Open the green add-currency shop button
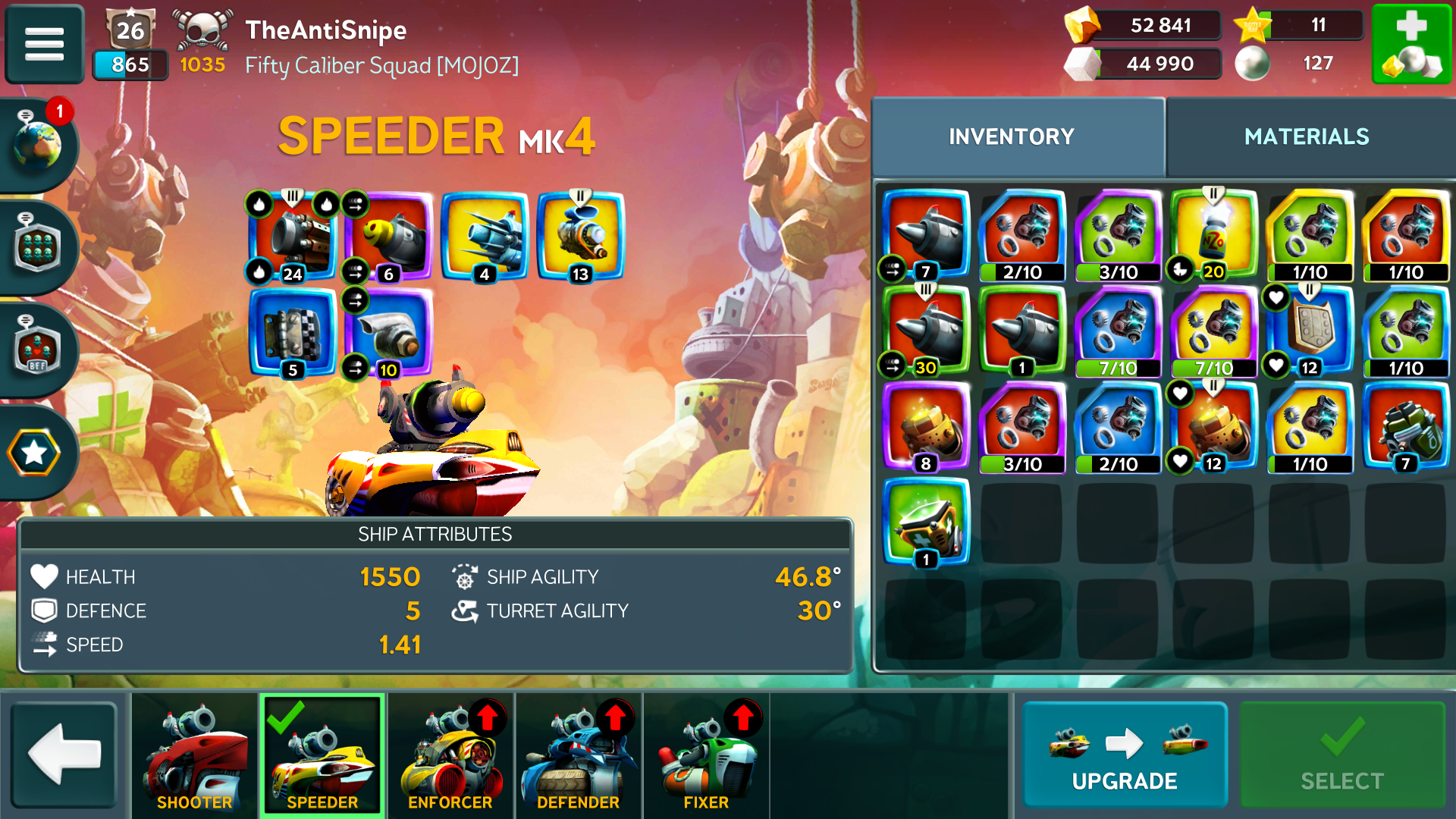1456x819 pixels. 1410,43
